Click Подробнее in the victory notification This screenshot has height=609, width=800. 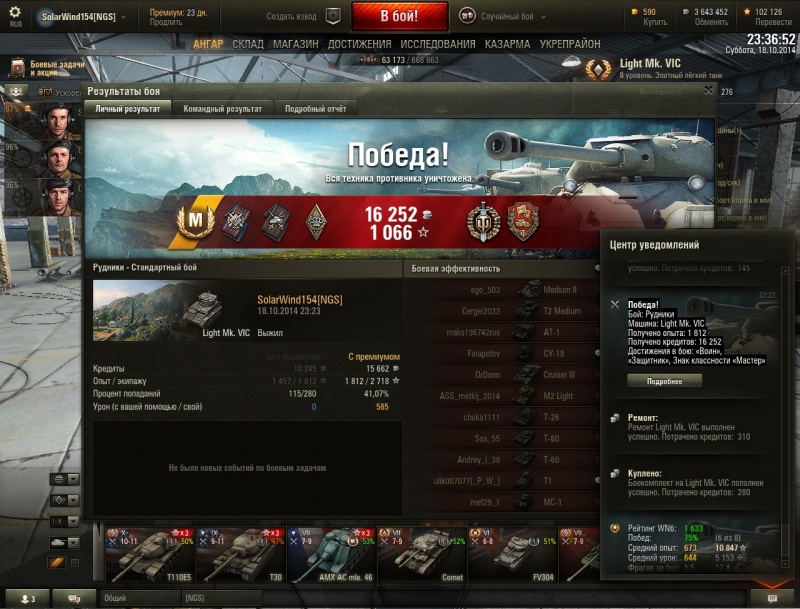click(x=665, y=381)
